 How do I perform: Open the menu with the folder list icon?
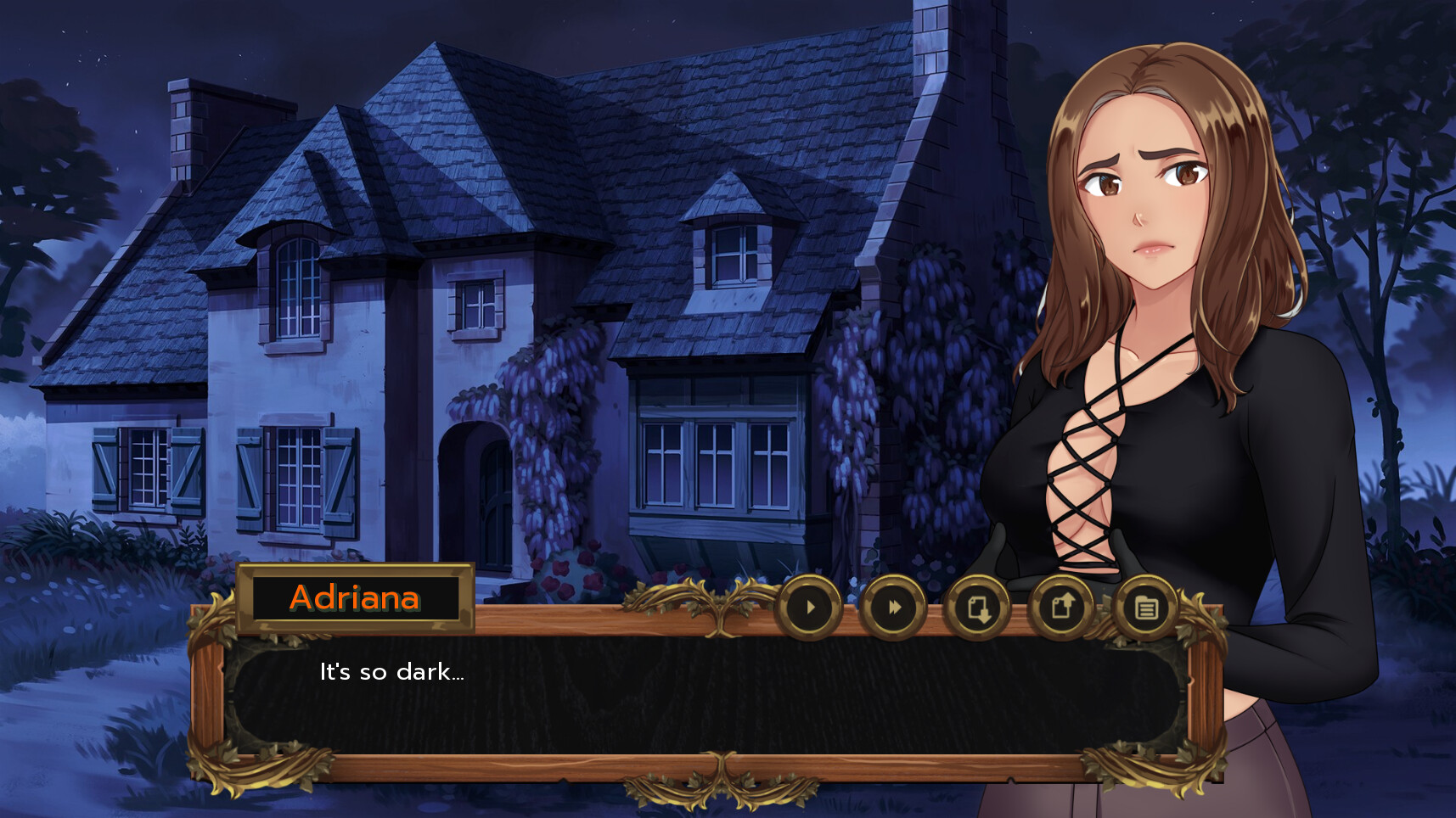click(1145, 608)
